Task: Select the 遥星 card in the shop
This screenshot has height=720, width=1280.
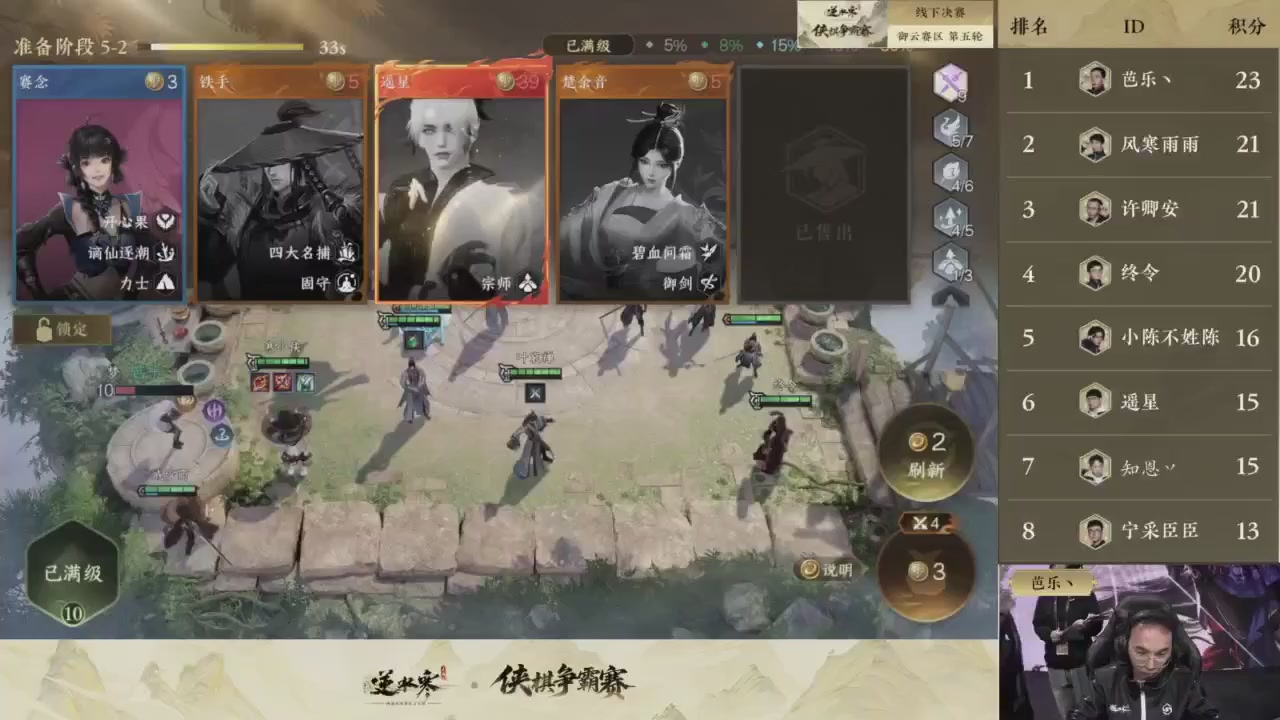Action: pos(462,185)
